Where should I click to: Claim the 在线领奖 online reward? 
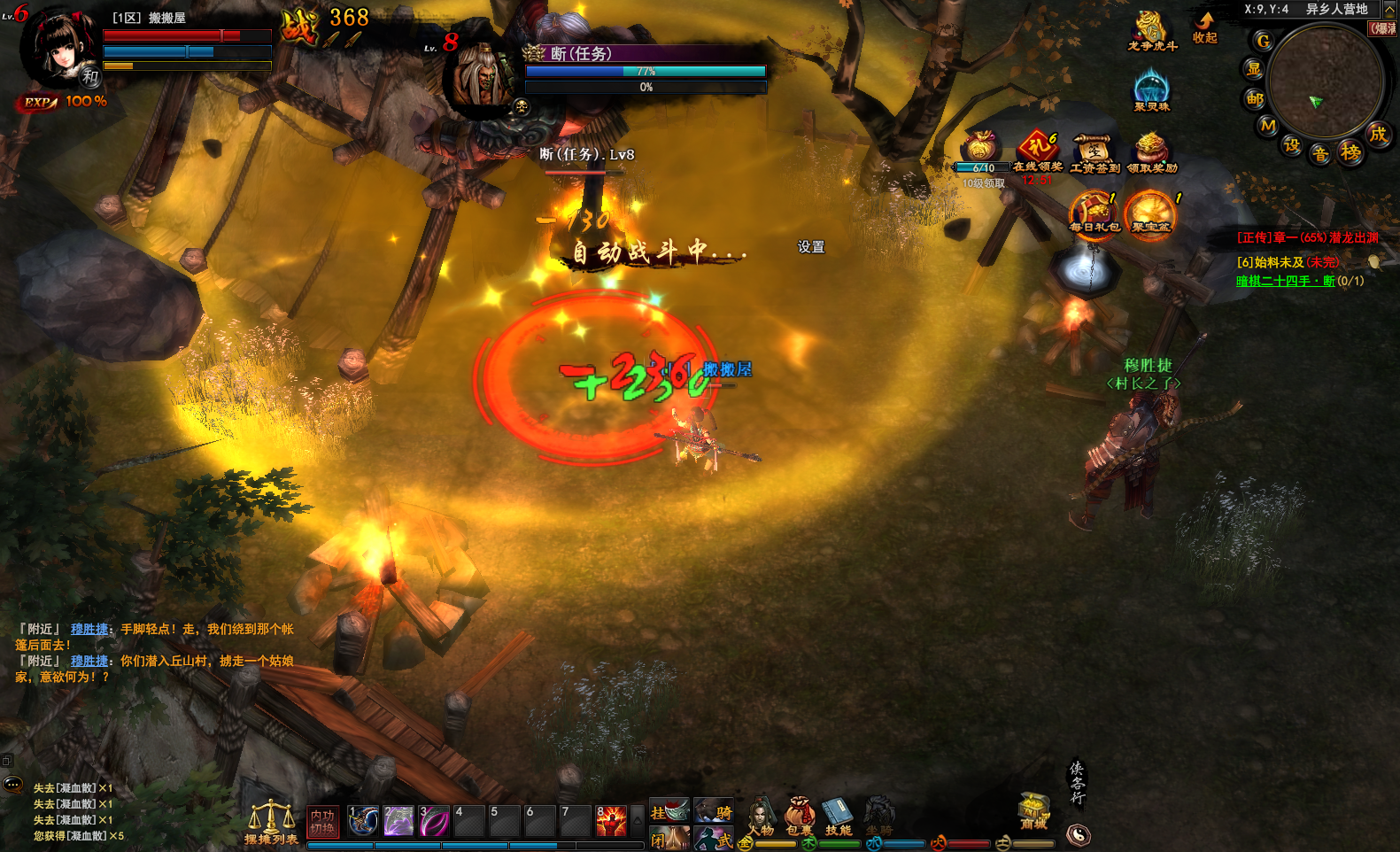point(1038,151)
